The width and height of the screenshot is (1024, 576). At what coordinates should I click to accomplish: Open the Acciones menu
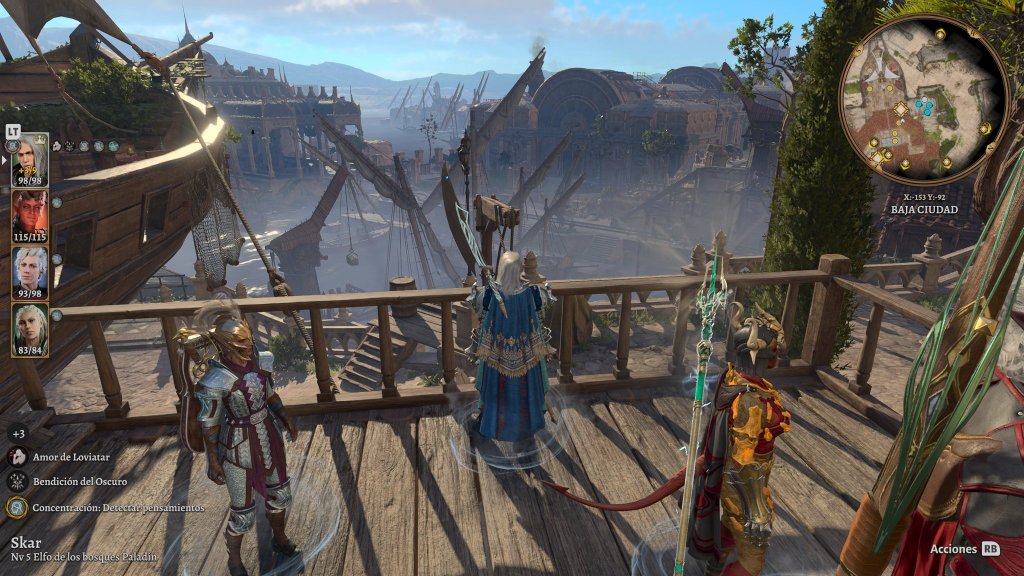click(964, 549)
